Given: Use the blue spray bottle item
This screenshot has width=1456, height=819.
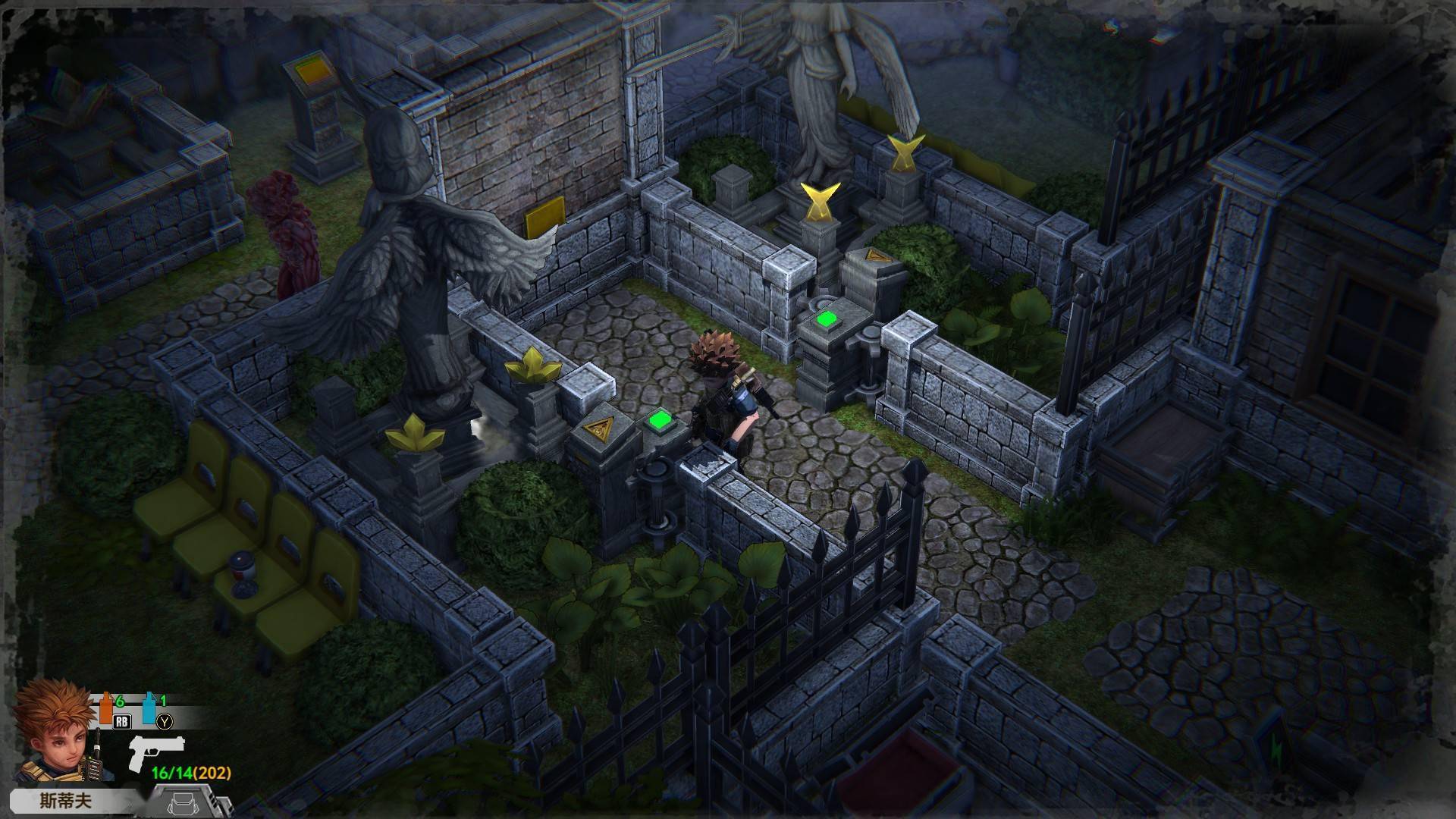Looking at the screenshot, I should pos(149,707).
